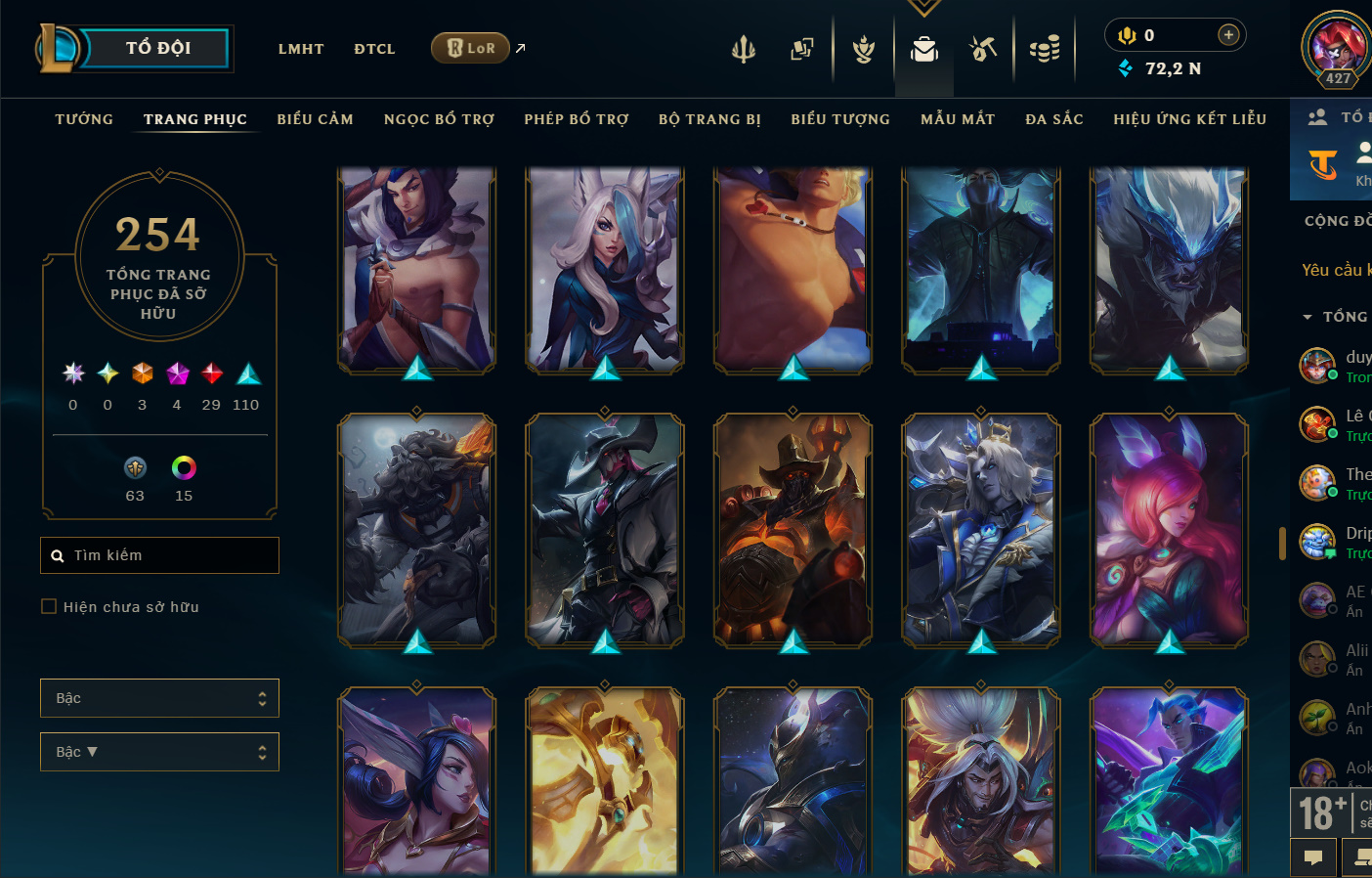
Task: Open the LMHT game tab
Action: tap(301, 49)
